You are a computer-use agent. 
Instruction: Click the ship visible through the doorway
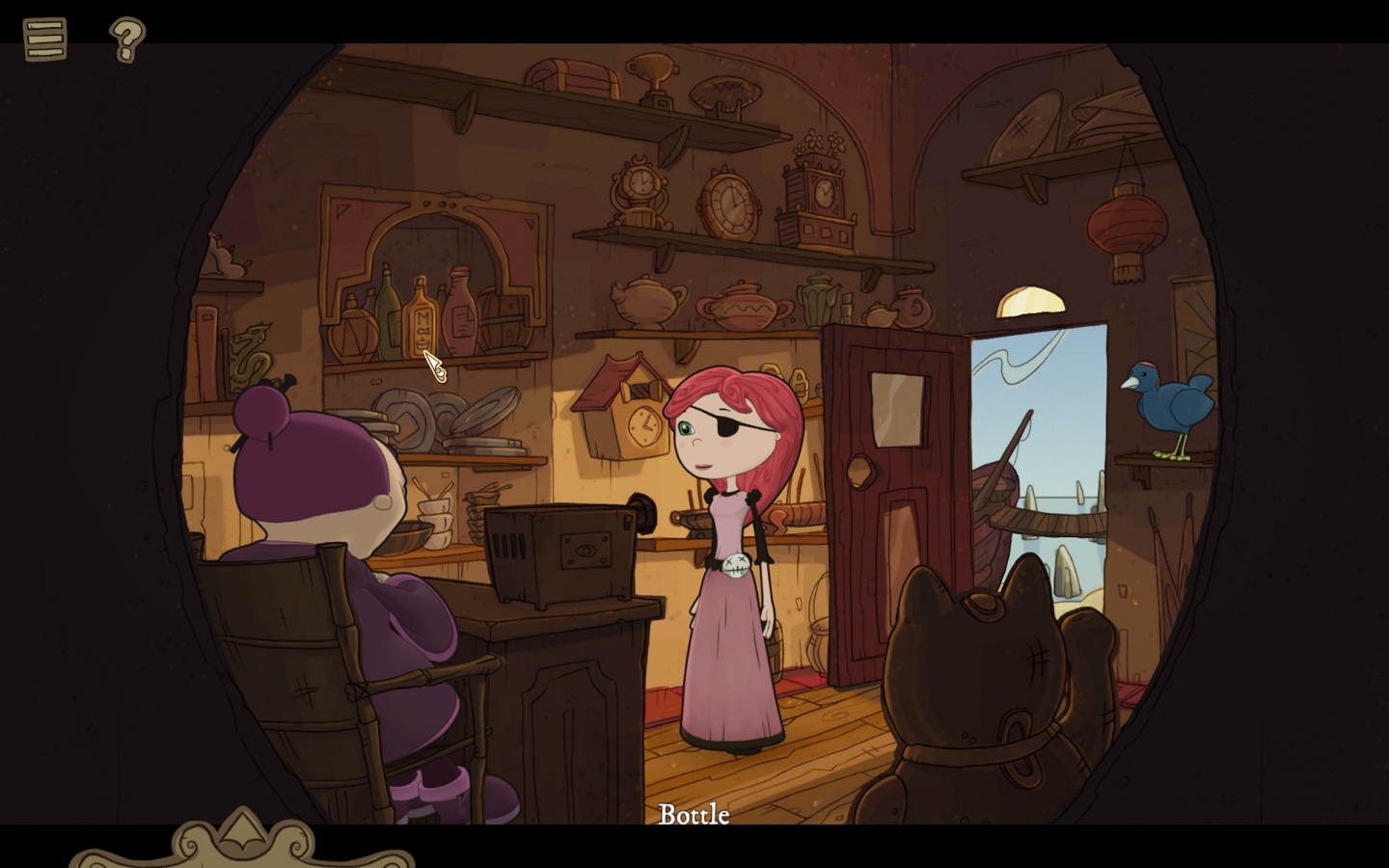coord(994,492)
